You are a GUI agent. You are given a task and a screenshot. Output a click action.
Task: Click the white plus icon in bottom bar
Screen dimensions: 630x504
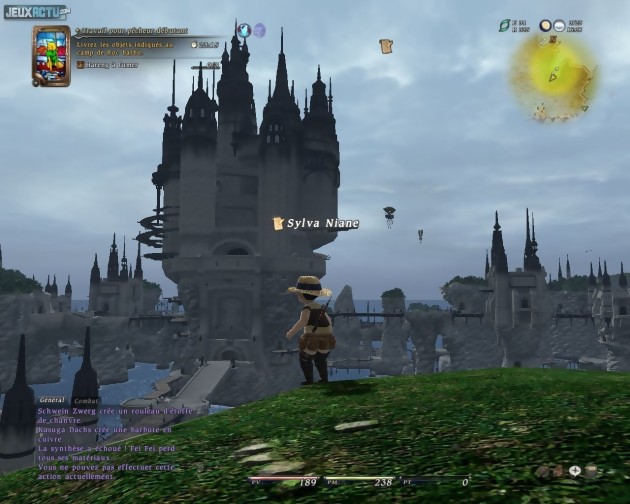click(x=575, y=470)
